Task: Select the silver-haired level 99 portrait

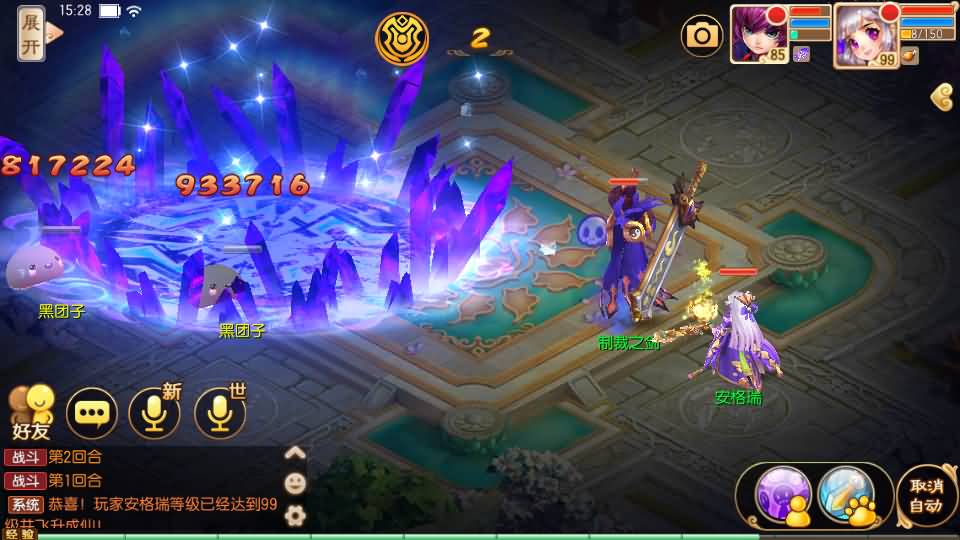Action: tap(864, 33)
